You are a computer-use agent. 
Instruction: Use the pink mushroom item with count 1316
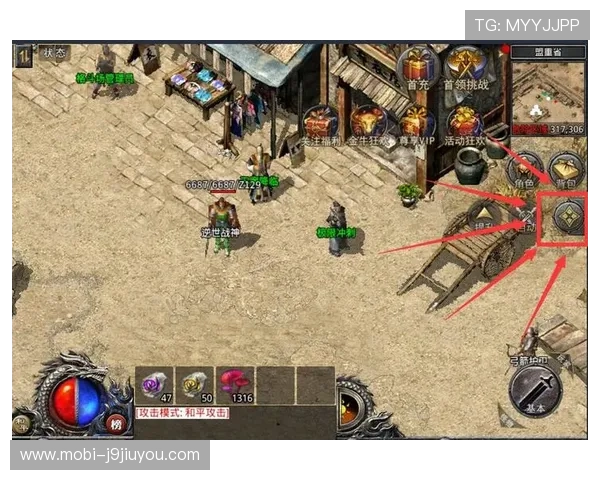pyautogui.click(x=235, y=384)
